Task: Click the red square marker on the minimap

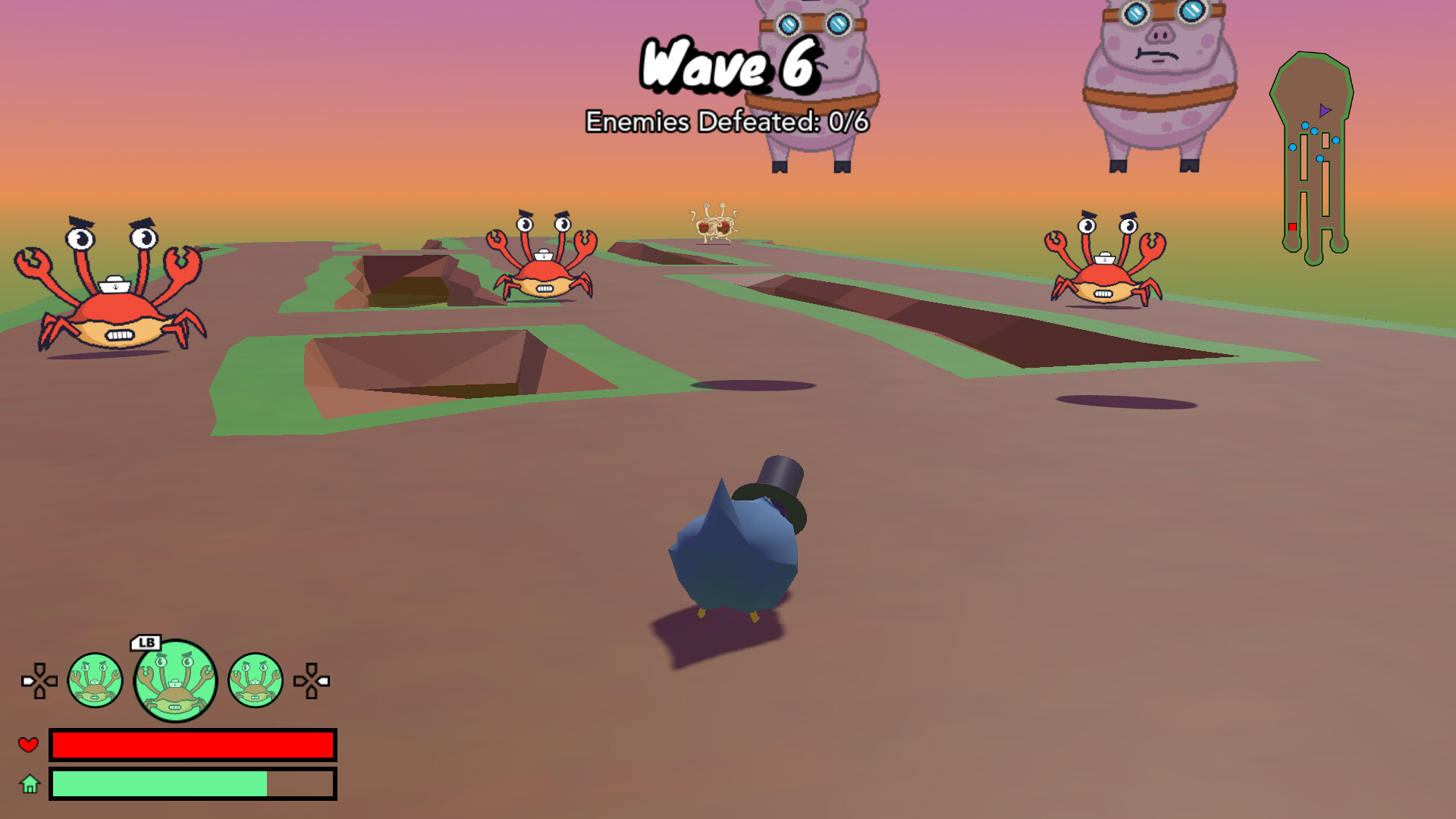Action: (x=1291, y=225)
